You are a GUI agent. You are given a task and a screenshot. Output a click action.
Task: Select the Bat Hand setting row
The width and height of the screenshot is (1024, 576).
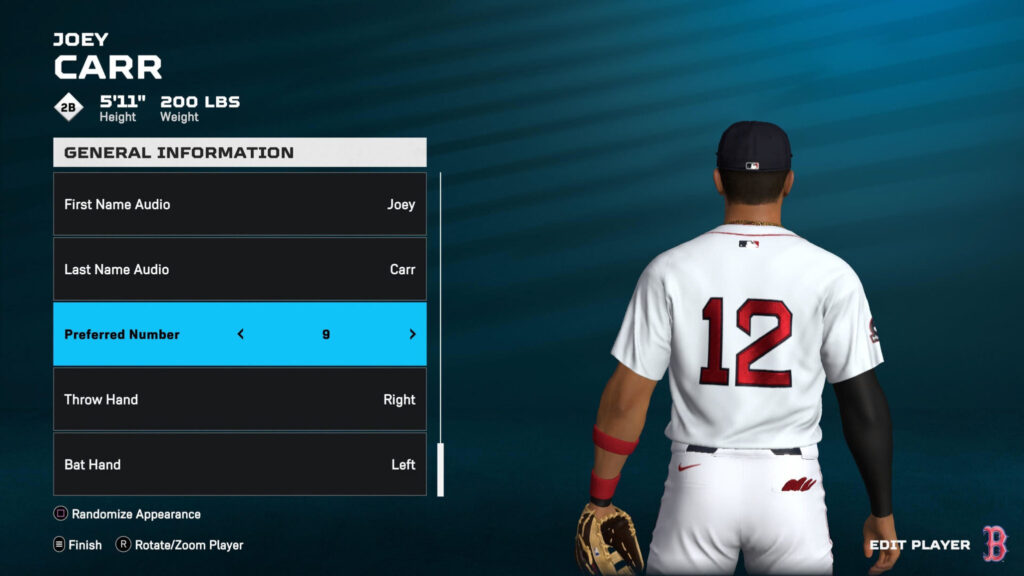(239, 464)
